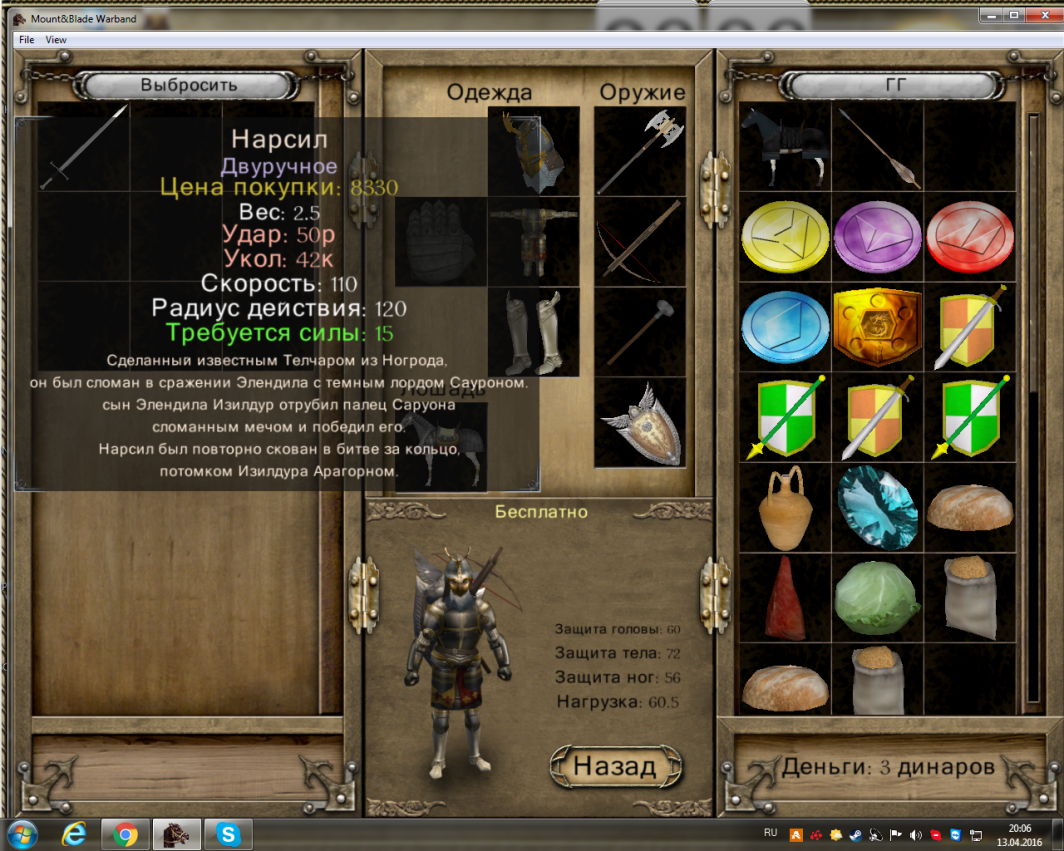
Task: Click the Назад (Back) button
Action: [617, 766]
